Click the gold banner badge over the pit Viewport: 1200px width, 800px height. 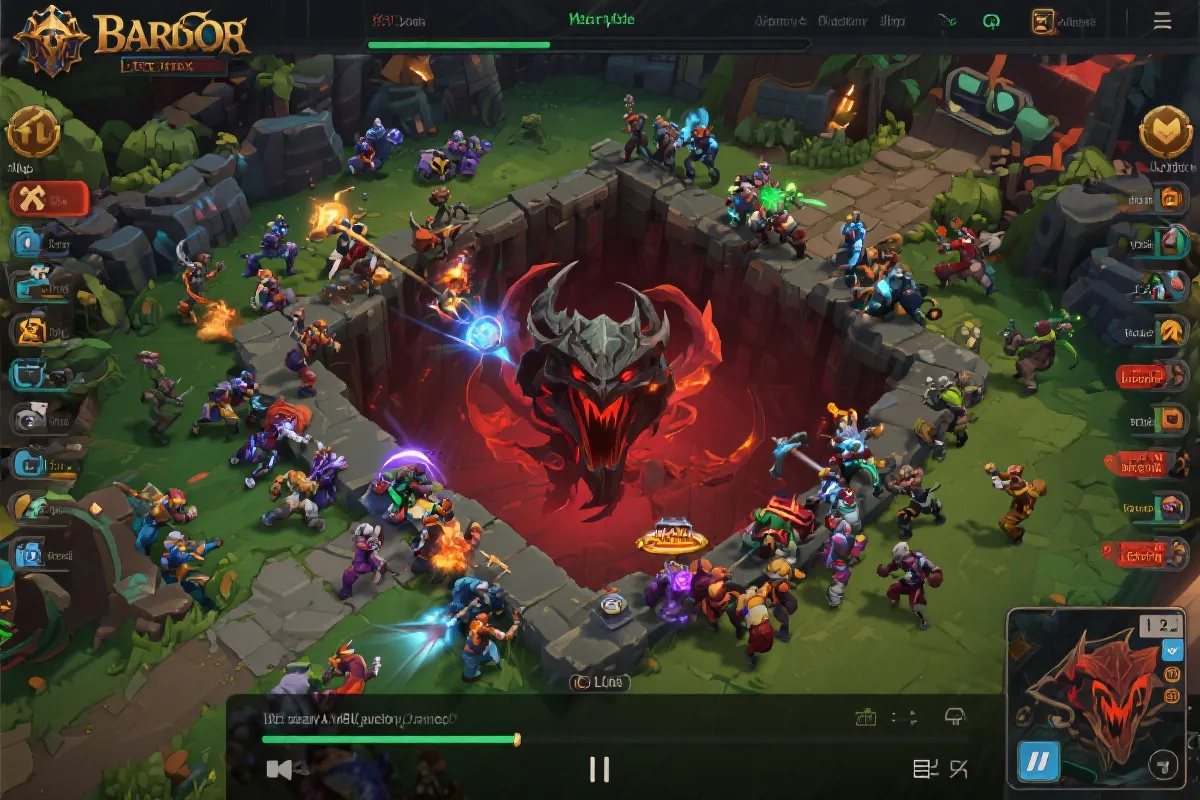672,538
